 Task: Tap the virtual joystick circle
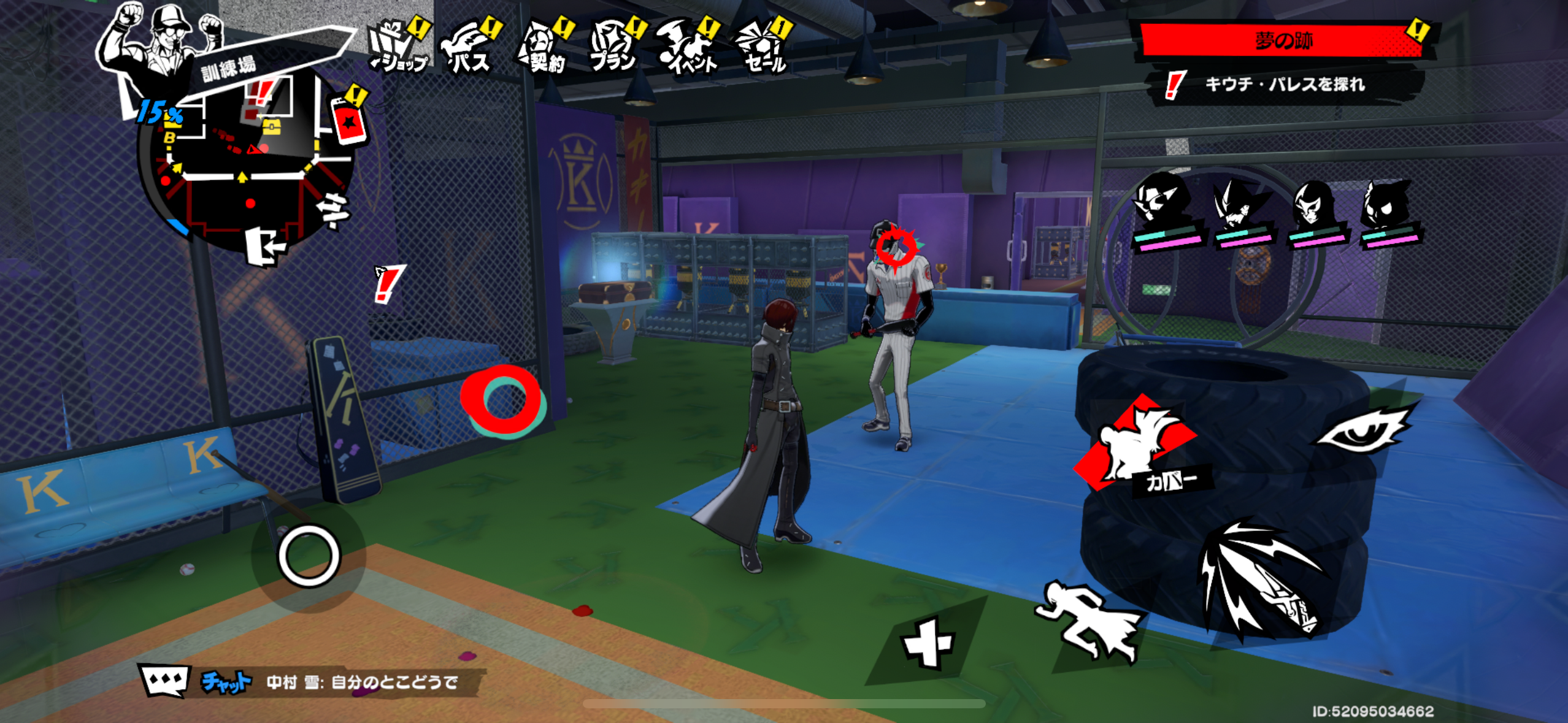pos(309,556)
